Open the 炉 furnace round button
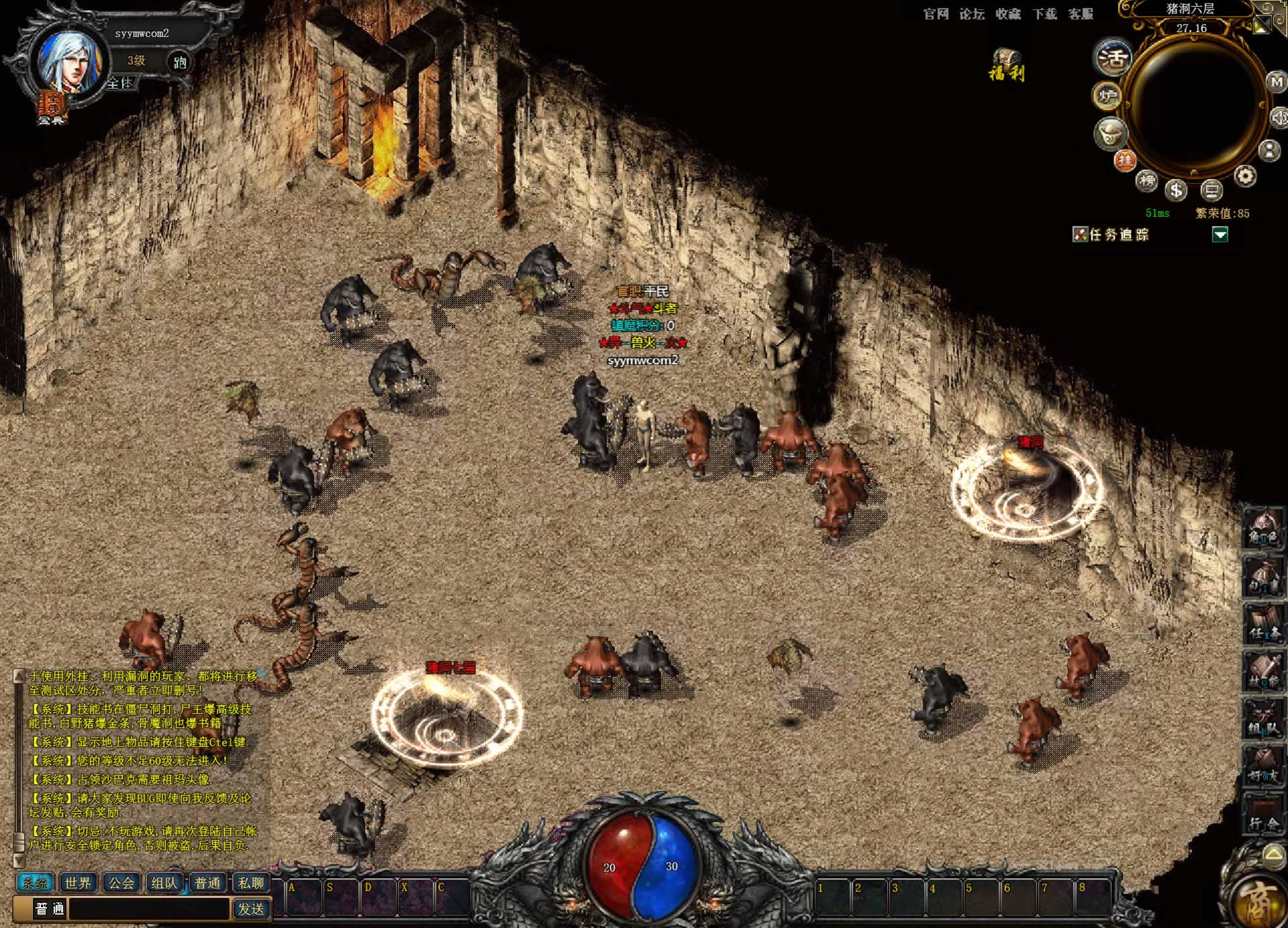 (1107, 97)
